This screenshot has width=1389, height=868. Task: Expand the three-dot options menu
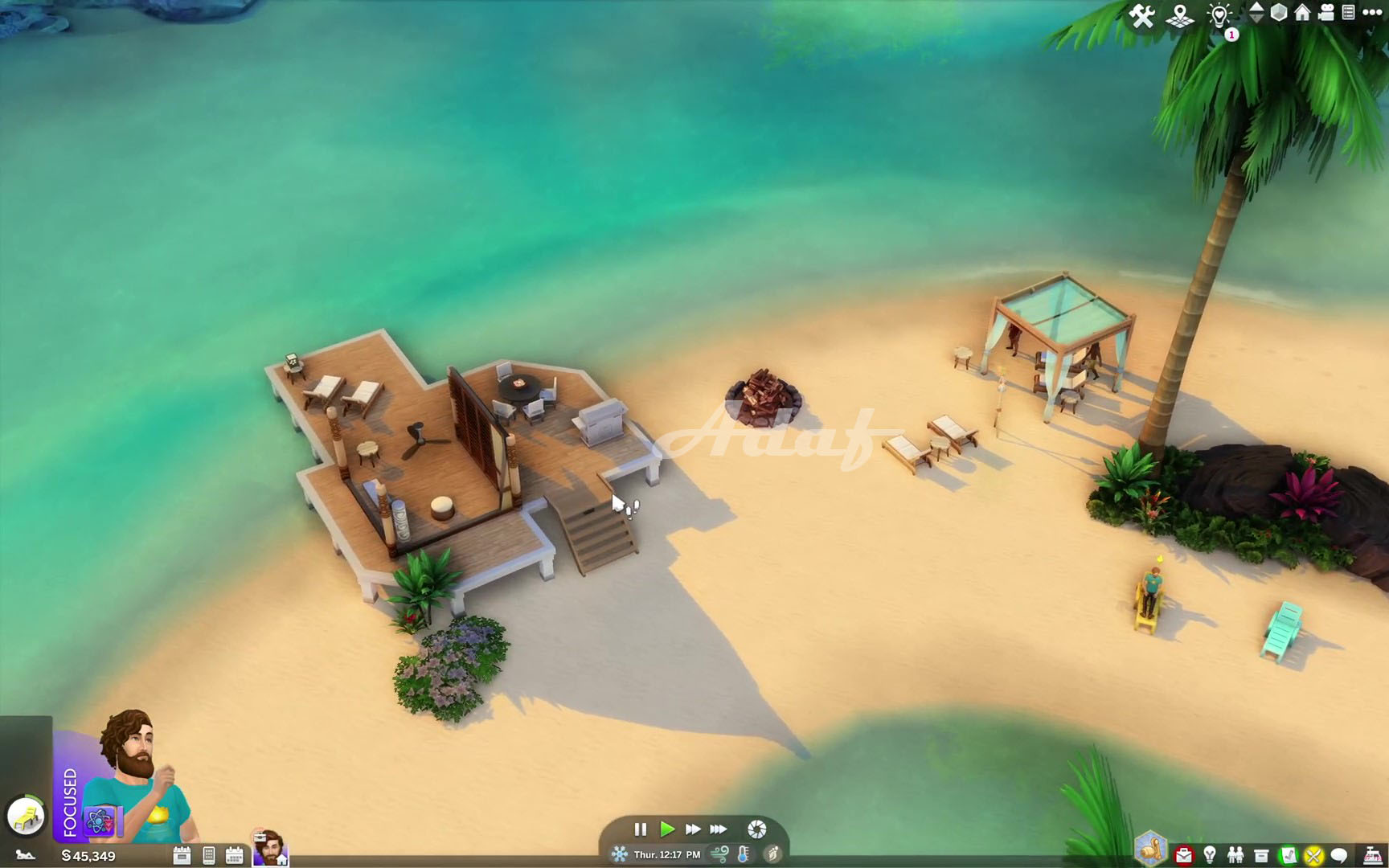[x=1372, y=13]
